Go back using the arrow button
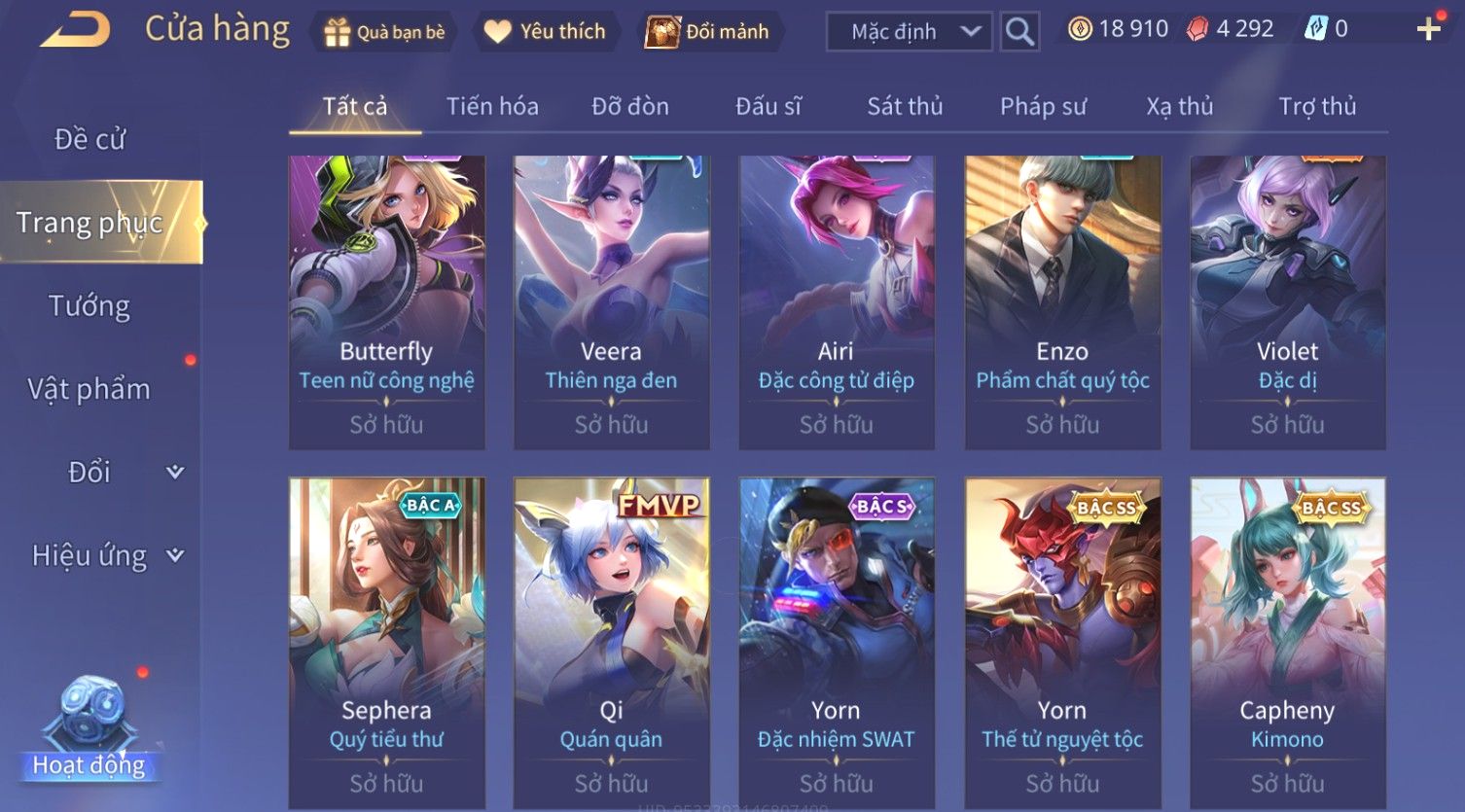1465x812 pixels. (x=76, y=30)
